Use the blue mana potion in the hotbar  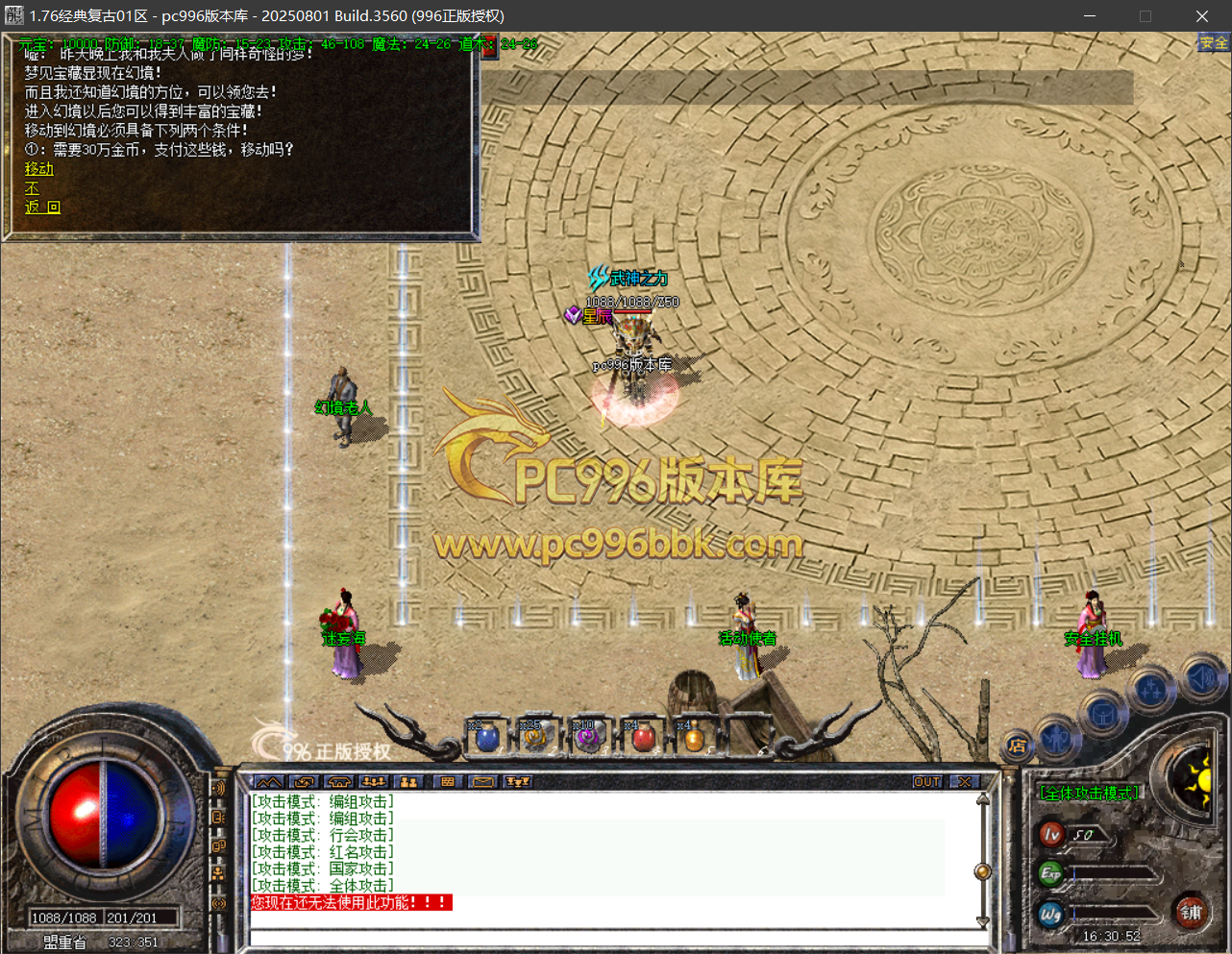coord(487,739)
